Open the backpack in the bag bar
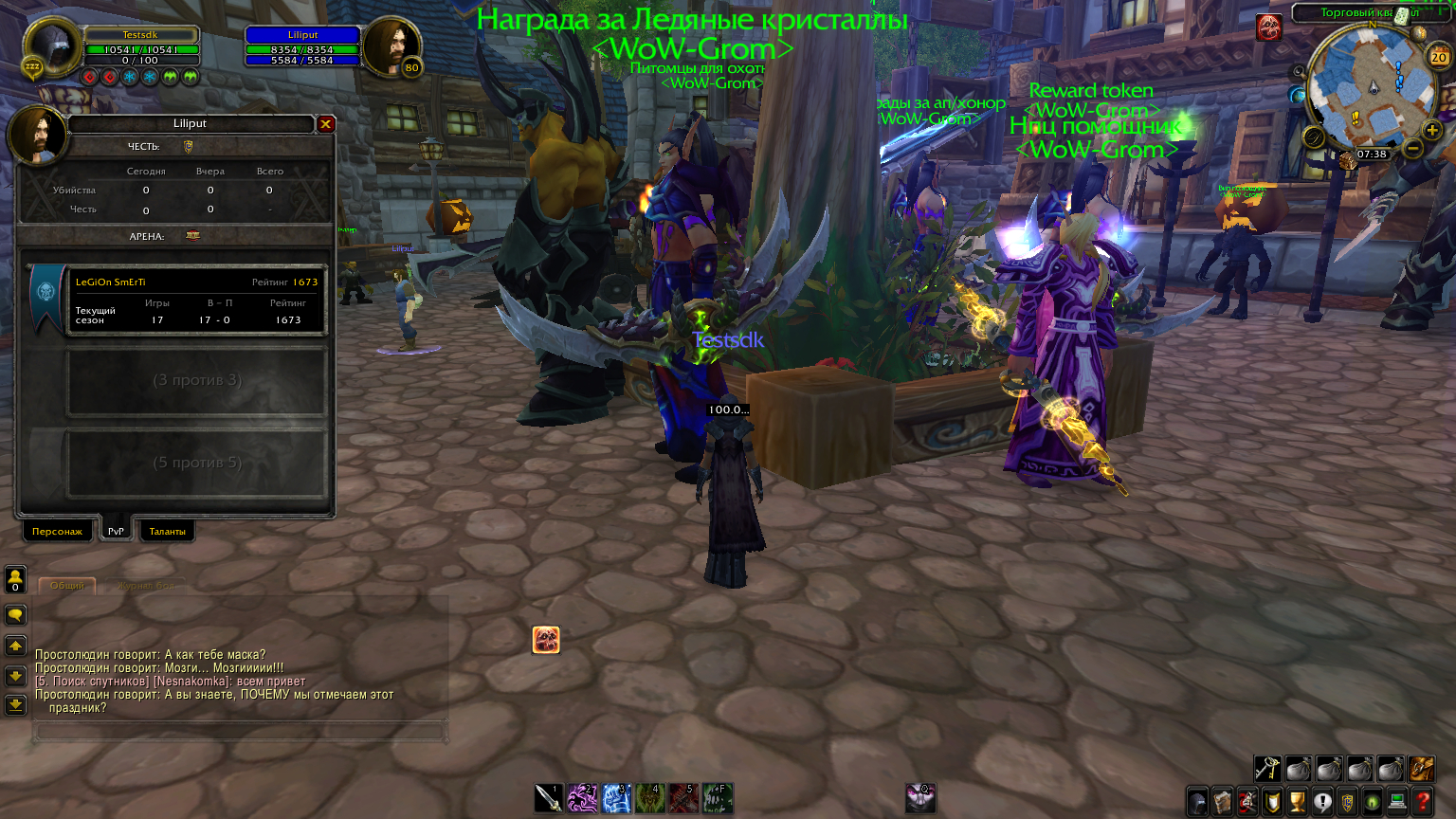 (1422, 771)
